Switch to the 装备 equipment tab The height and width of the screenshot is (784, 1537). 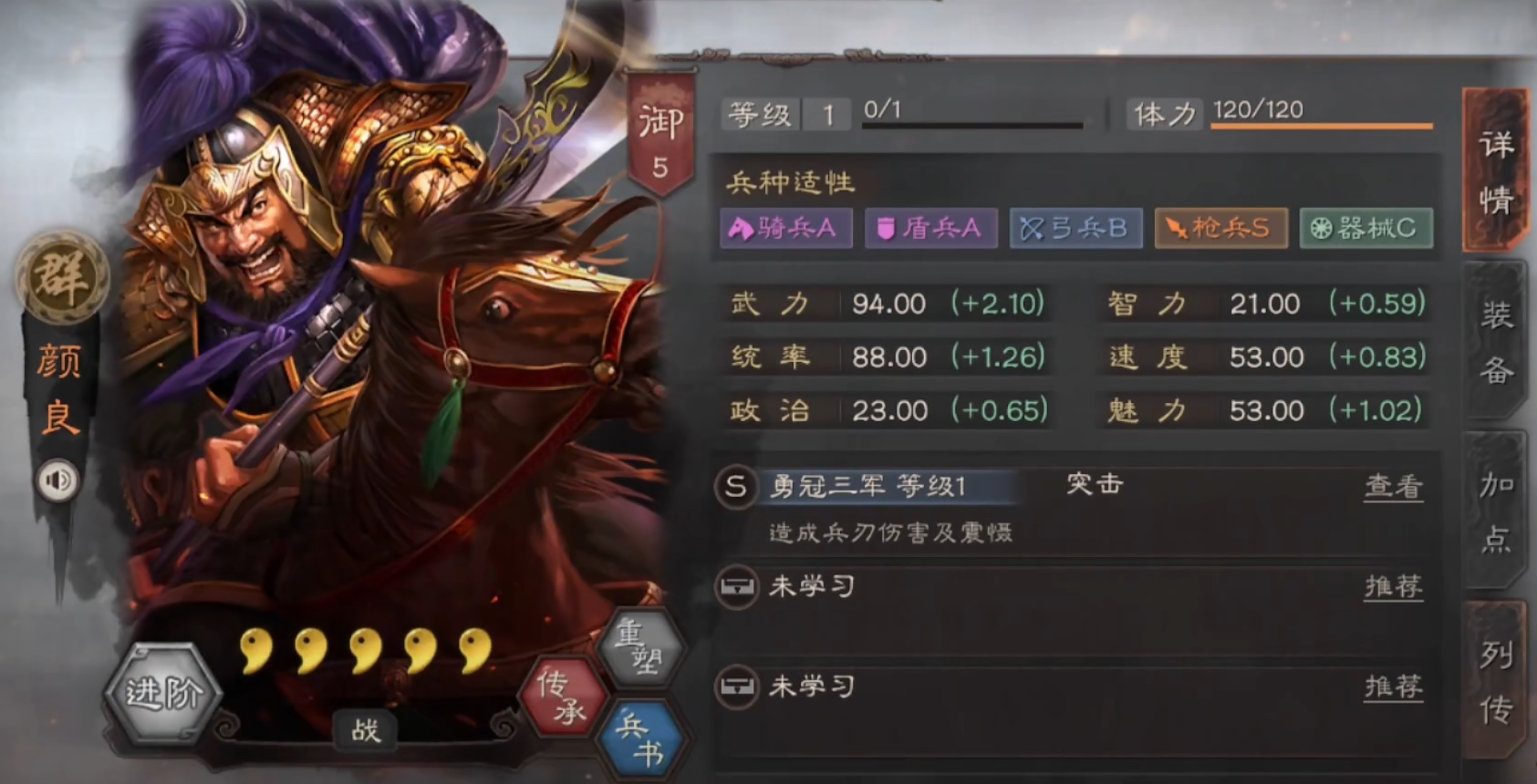point(1496,338)
